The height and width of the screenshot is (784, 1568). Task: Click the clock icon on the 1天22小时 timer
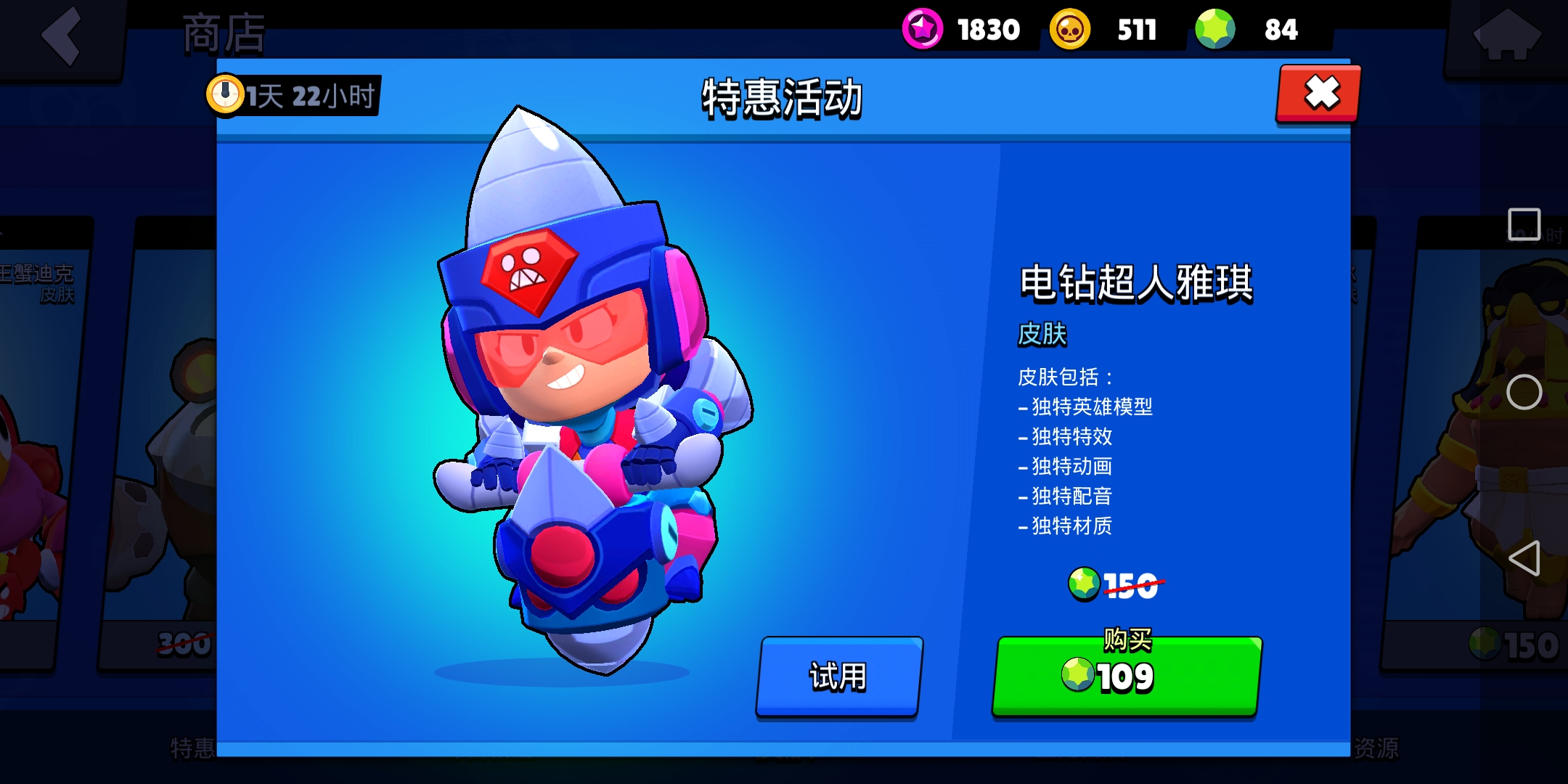226,93
